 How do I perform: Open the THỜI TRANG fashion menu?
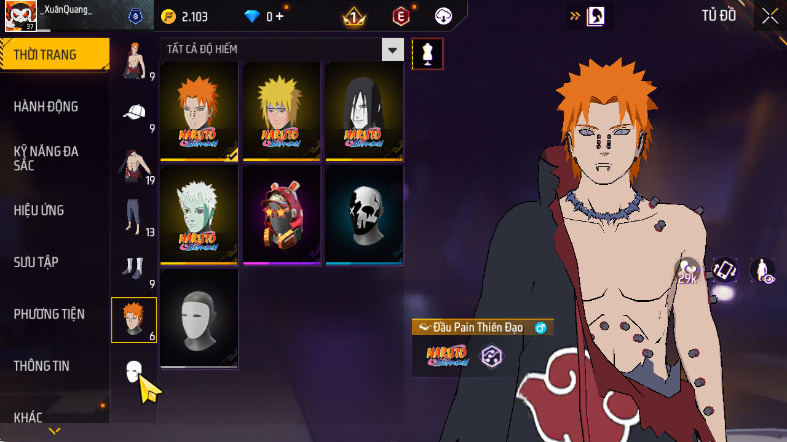45,55
